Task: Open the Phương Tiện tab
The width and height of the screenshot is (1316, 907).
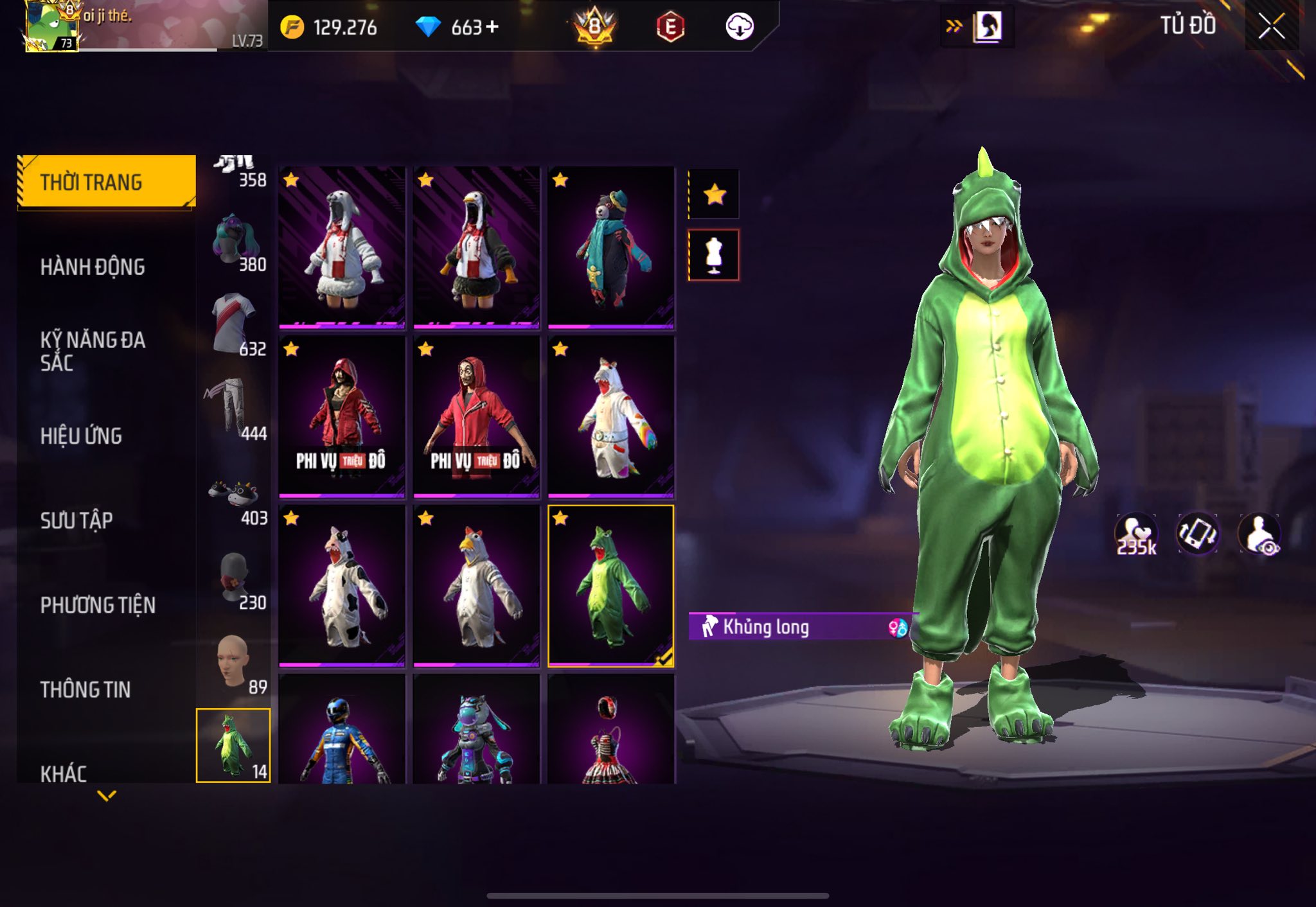Action: (98, 605)
